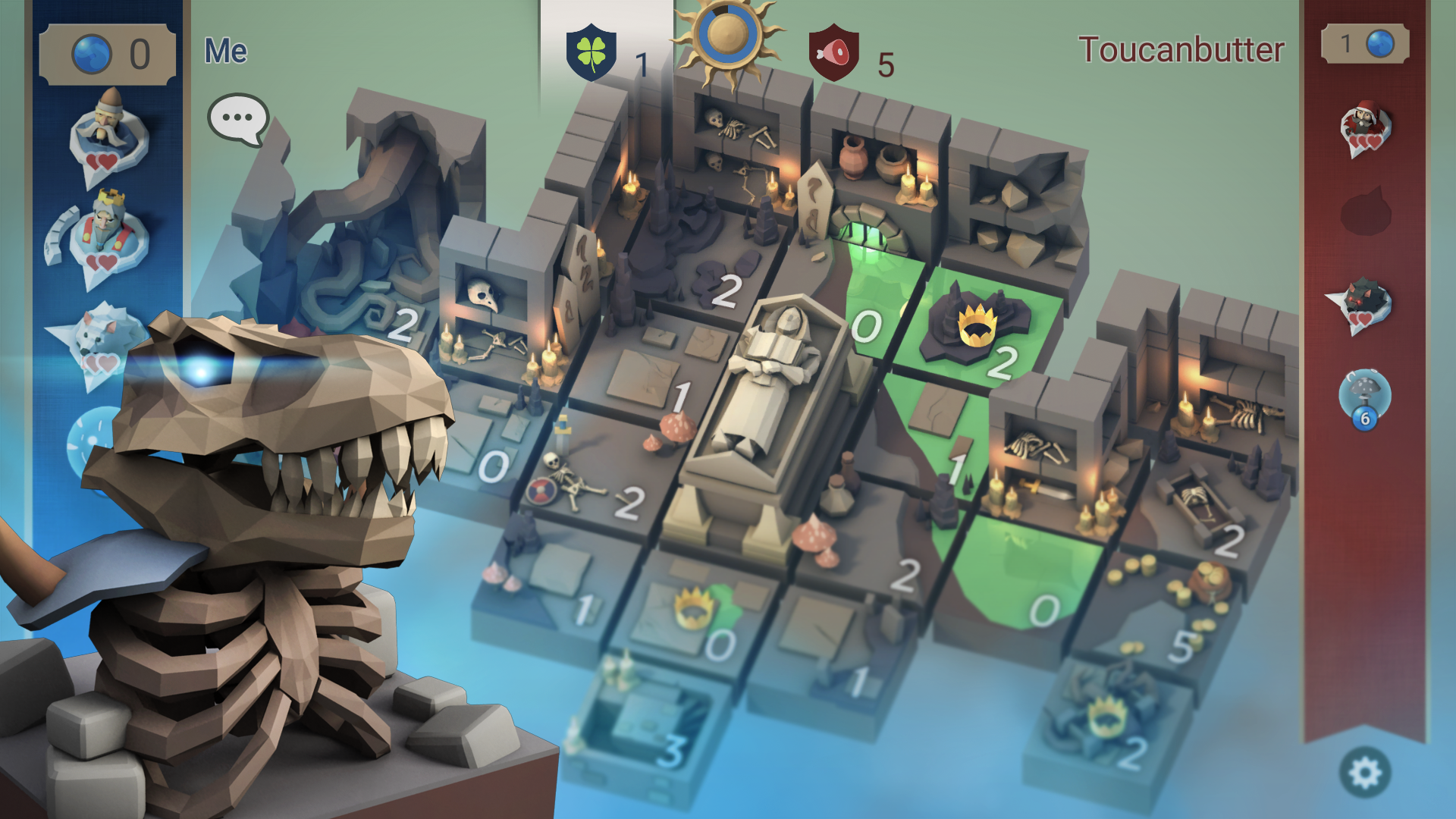Open the chat speech bubble
Screen dimensions: 1456x819
pyautogui.click(x=237, y=118)
